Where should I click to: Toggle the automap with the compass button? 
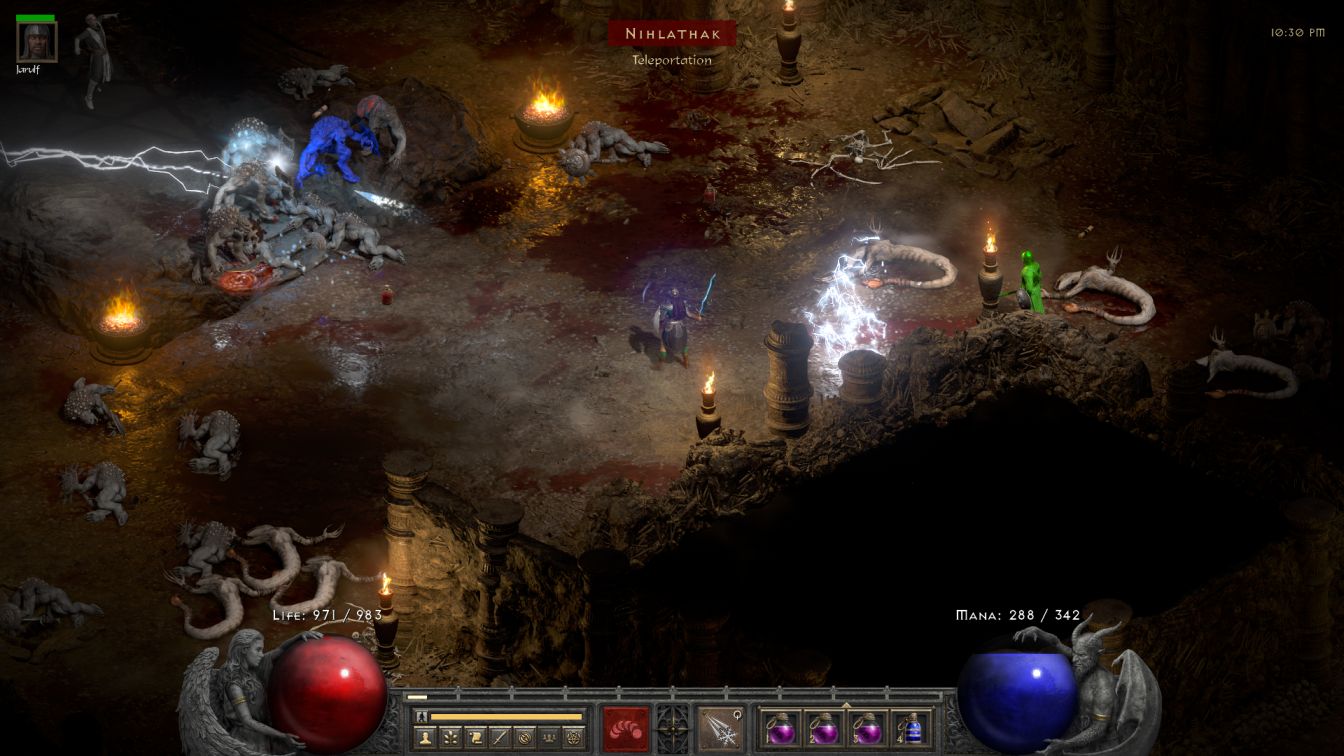coord(524,738)
